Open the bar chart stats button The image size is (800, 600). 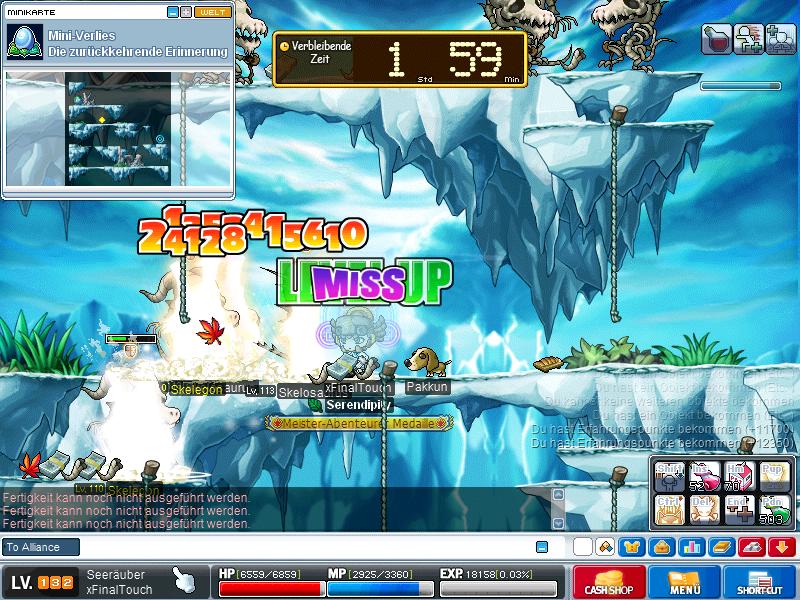(x=691, y=547)
